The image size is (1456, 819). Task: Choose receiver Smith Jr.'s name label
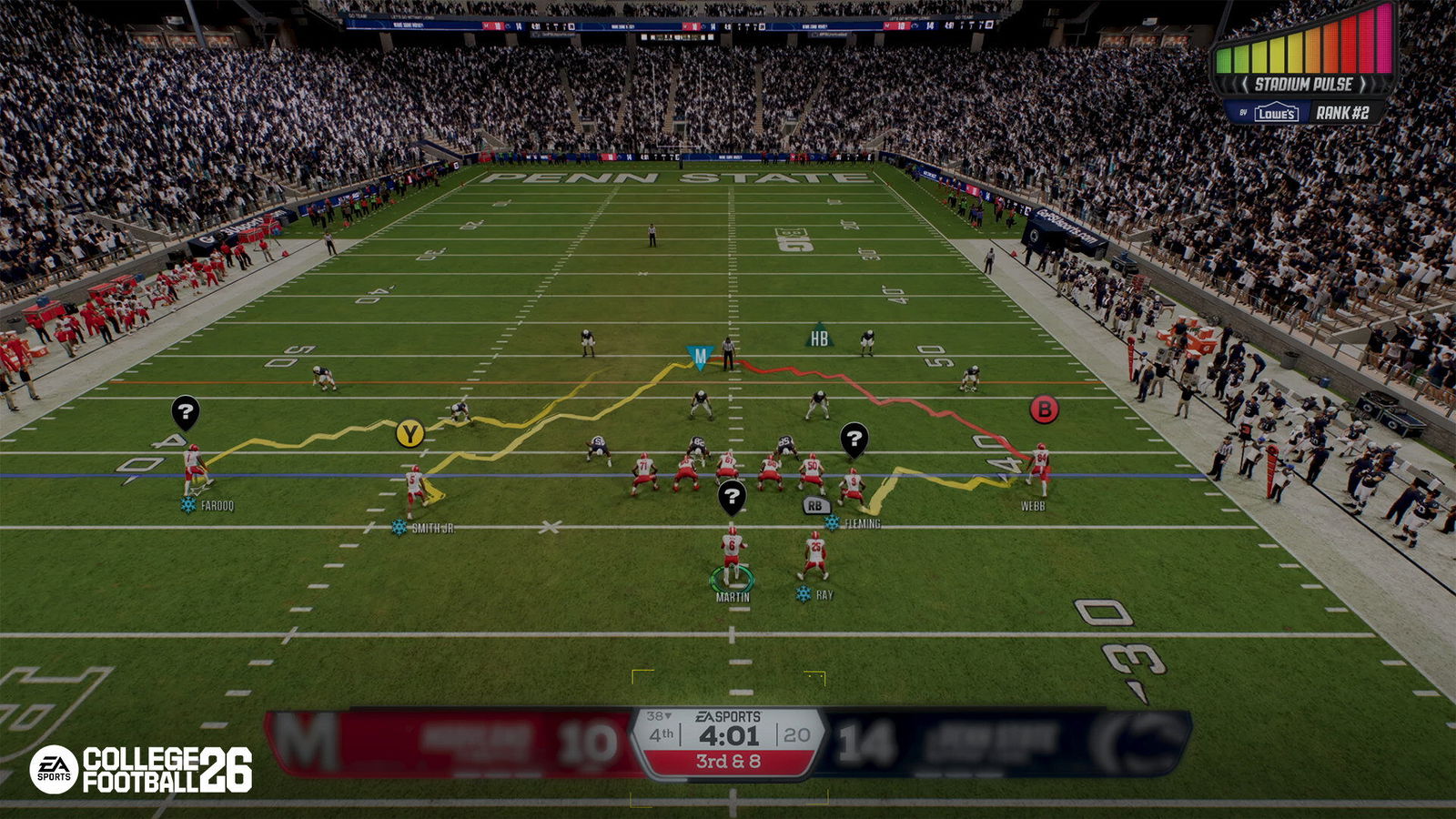(432, 528)
